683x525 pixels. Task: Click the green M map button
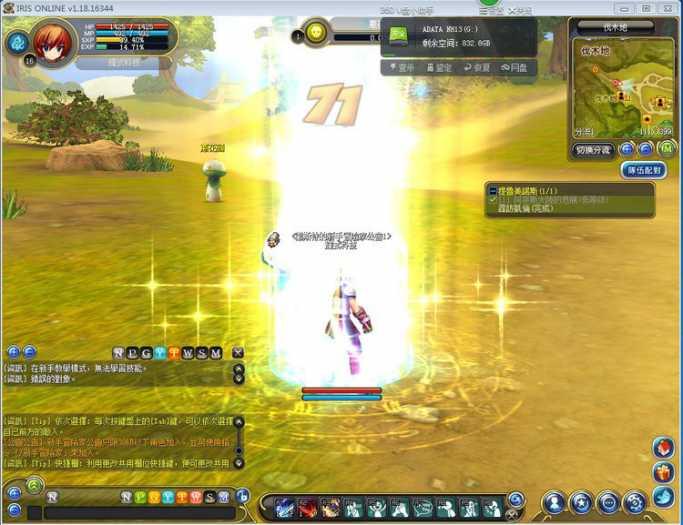tap(667, 149)
